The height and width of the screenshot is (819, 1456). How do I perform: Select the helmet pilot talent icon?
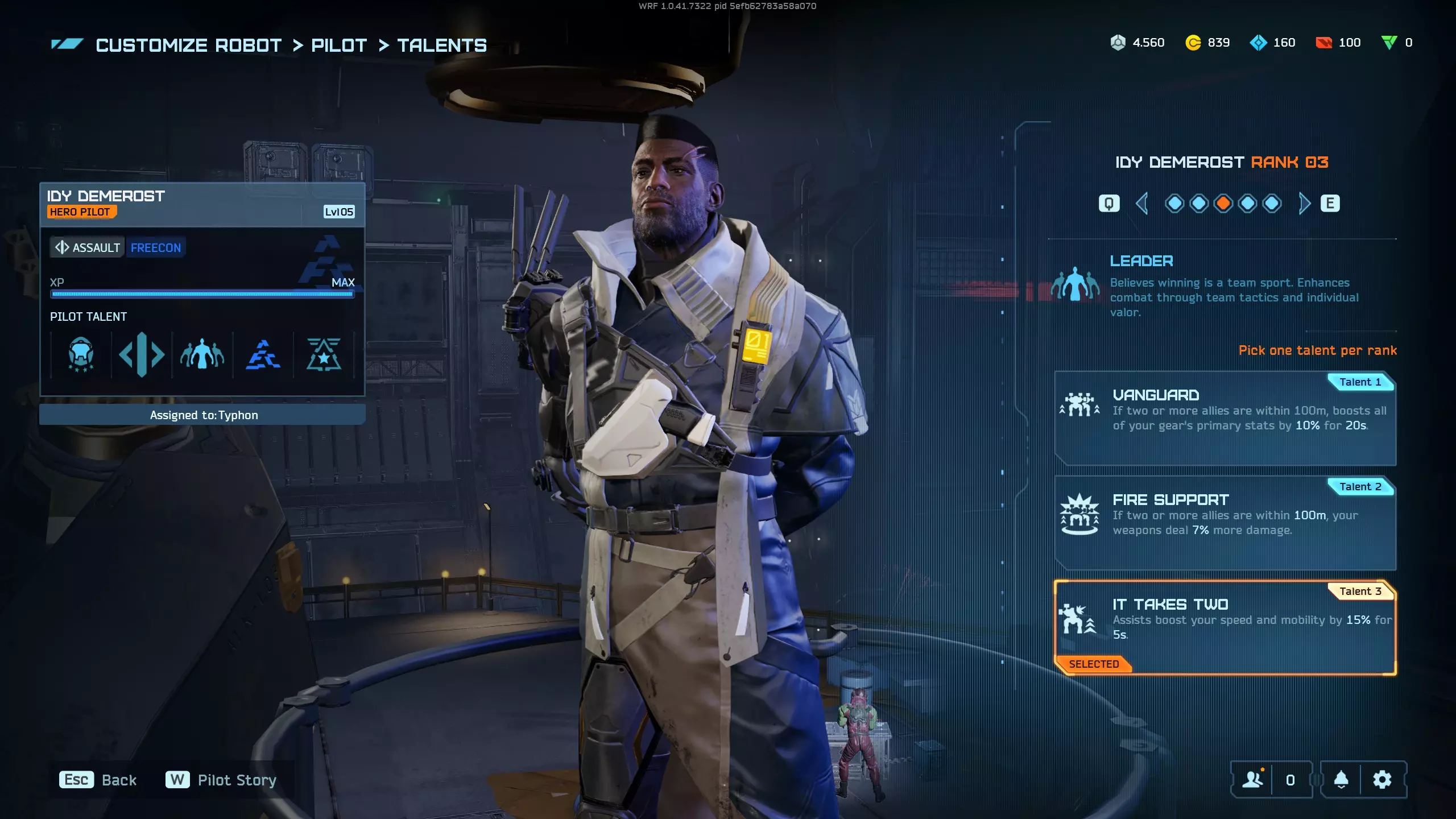click(81, 354)
